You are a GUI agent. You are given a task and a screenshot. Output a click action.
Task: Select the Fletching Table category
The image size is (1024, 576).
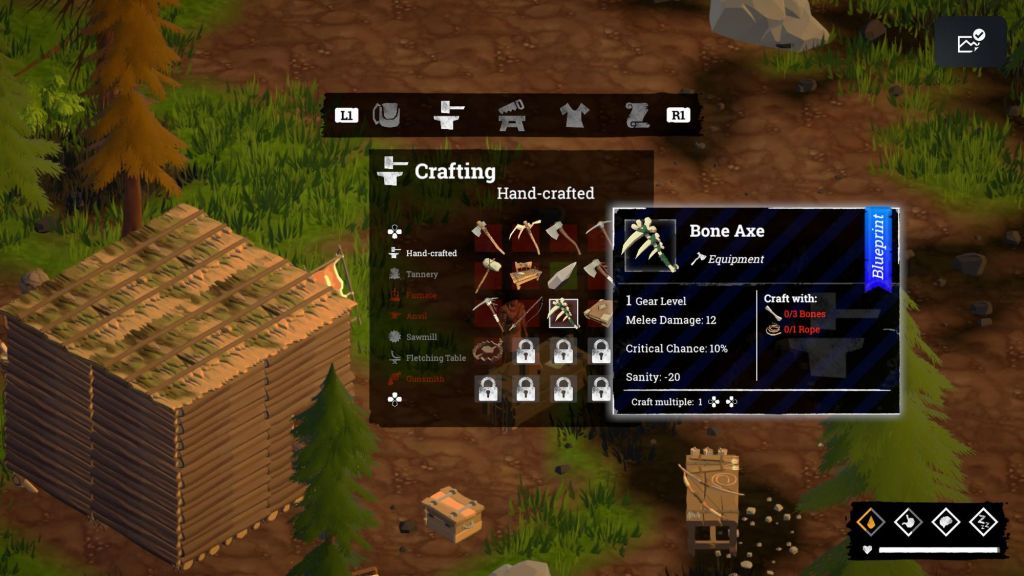pyautogui.click(x=435, y=358)
